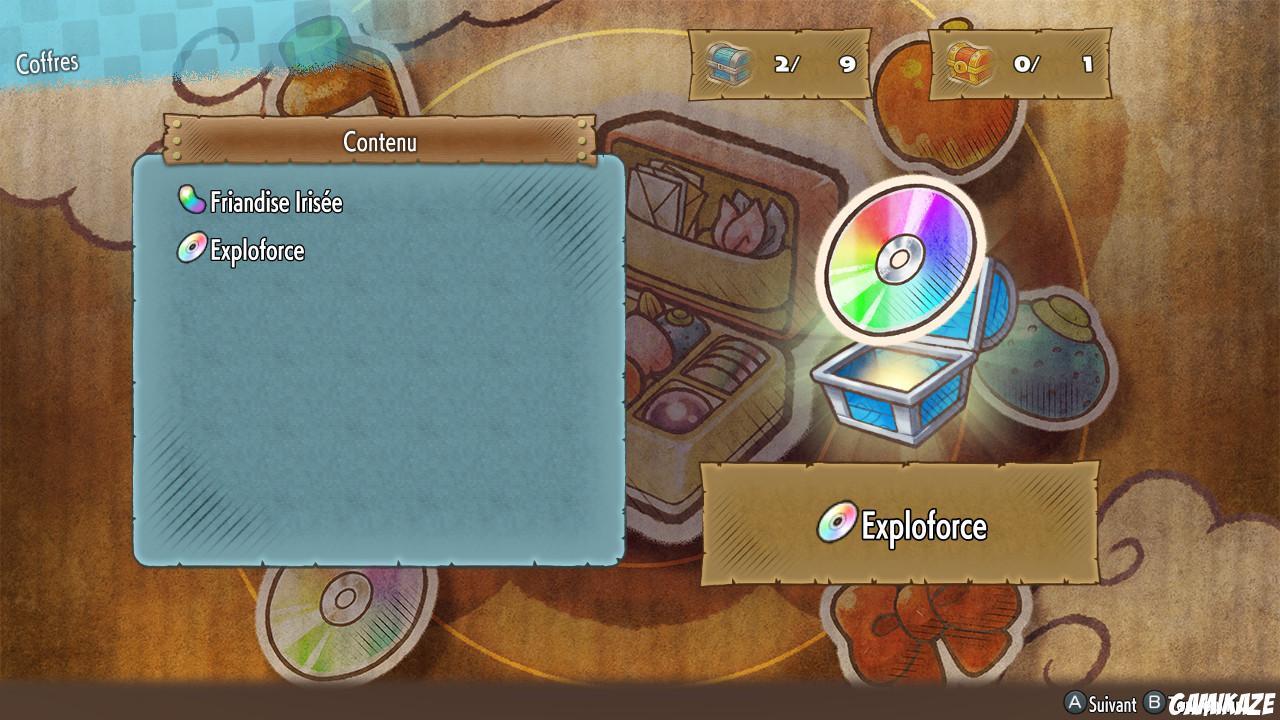This screenshot has height=720, width=1280.
Task: Click the Exploforce disc icon in list
Action: pos(193,250)
